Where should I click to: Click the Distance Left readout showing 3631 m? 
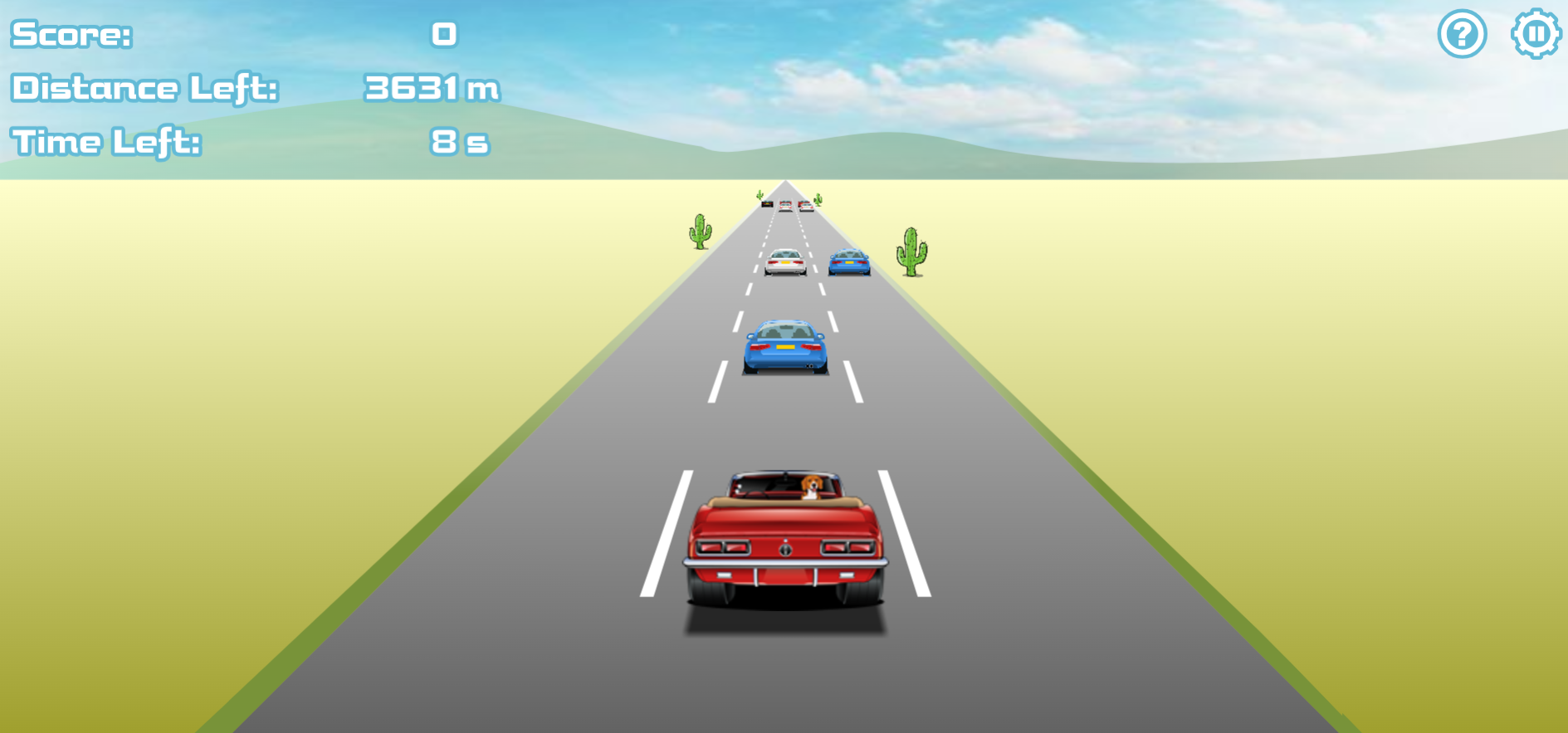433,87
